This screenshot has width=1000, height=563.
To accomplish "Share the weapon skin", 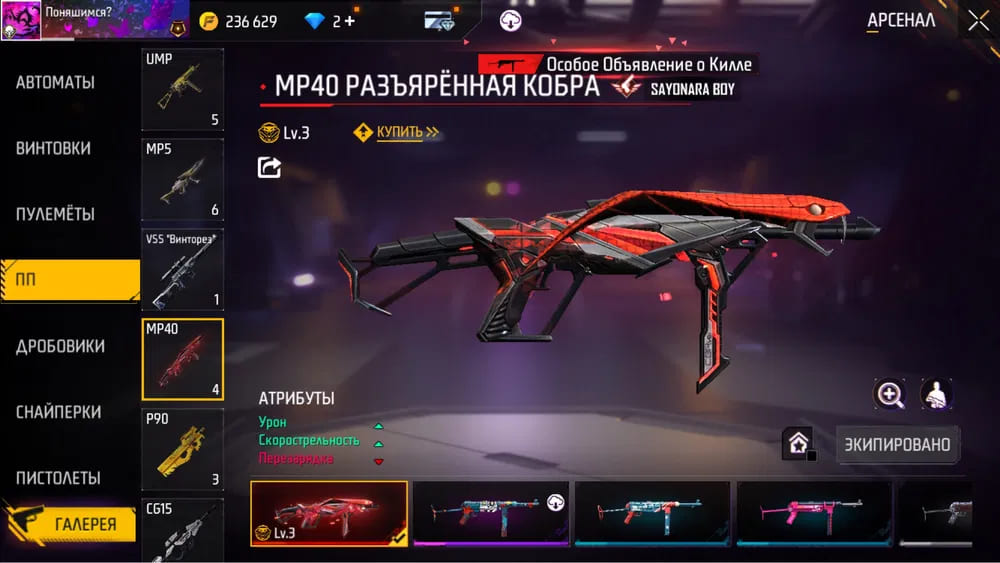I will [269, 167].
